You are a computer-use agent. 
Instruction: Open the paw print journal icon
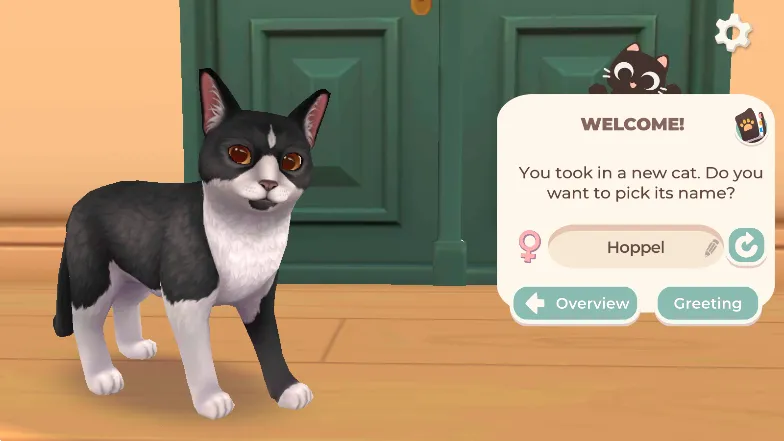click(x=749, y=126)
